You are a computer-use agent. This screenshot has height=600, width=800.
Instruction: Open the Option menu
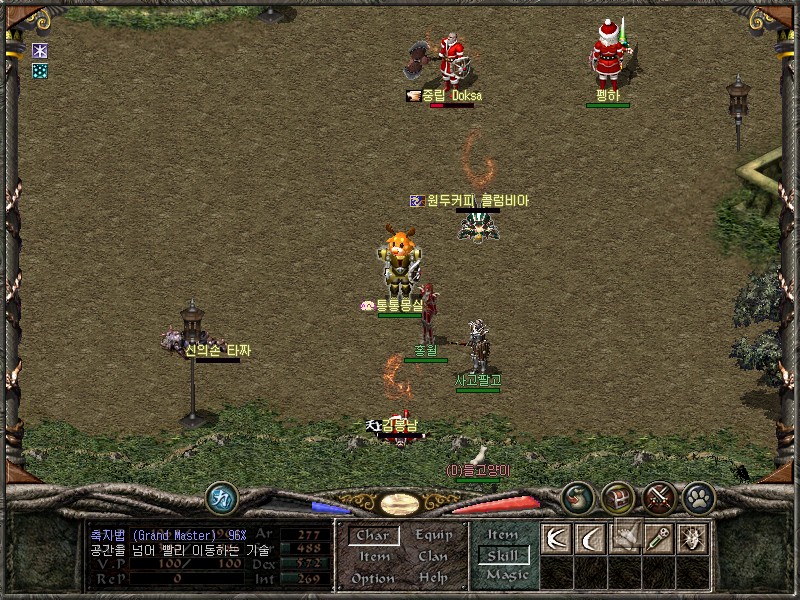click(373, 579)
